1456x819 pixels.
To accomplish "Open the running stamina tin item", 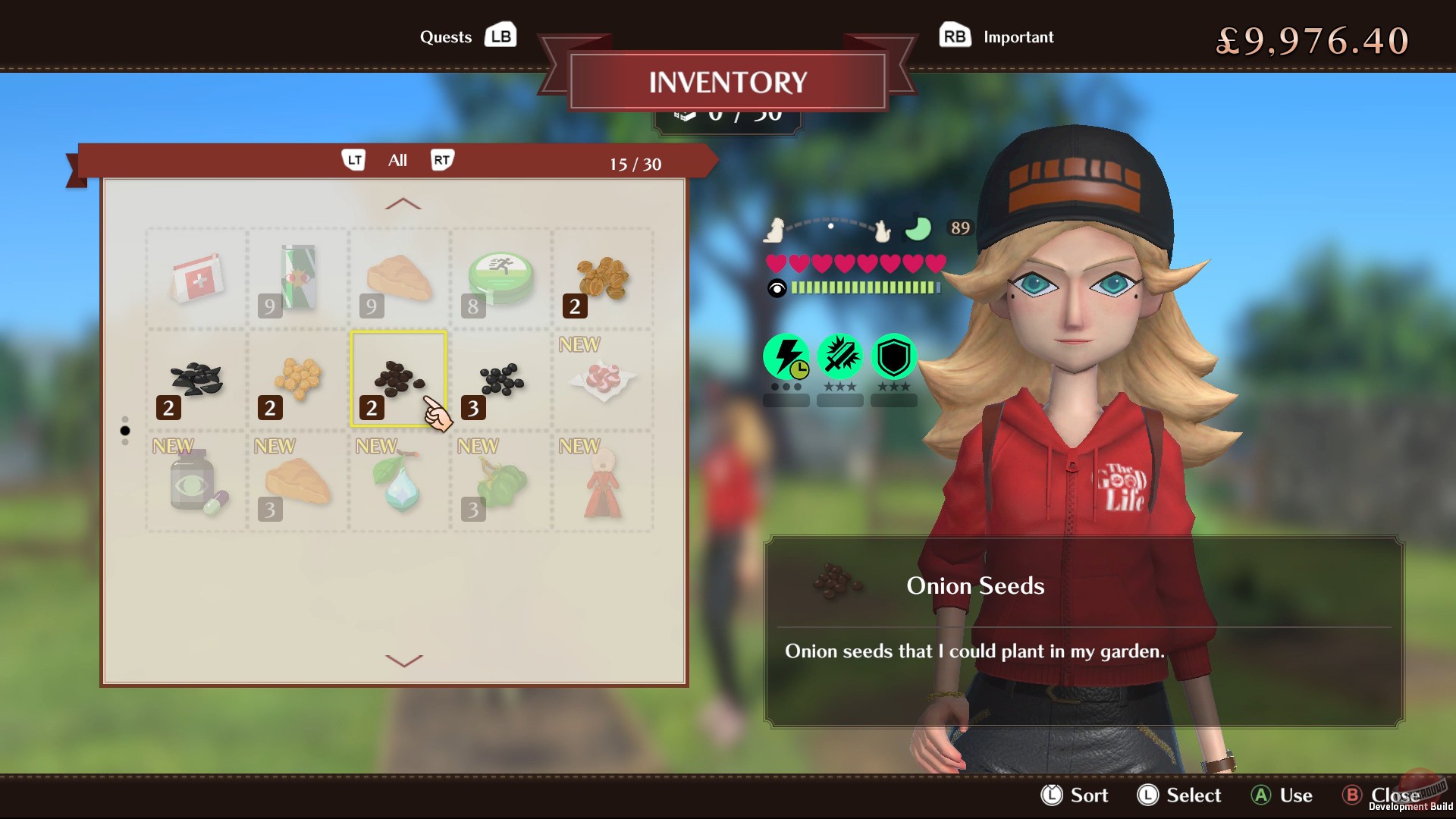I will pos(500,277).
